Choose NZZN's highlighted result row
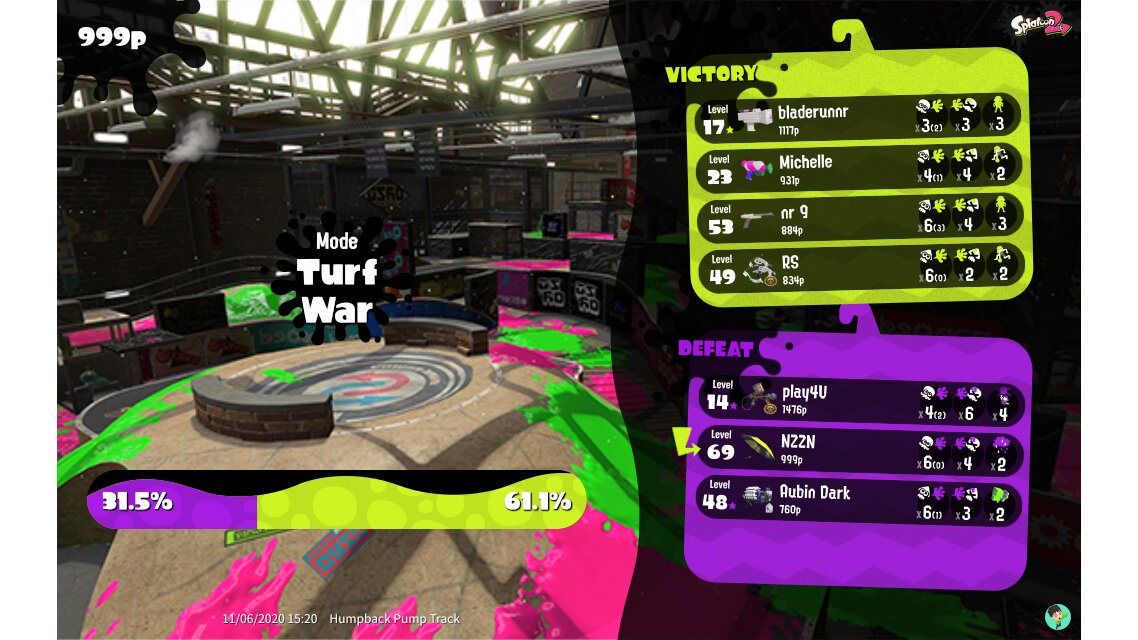 pos(860,451)
